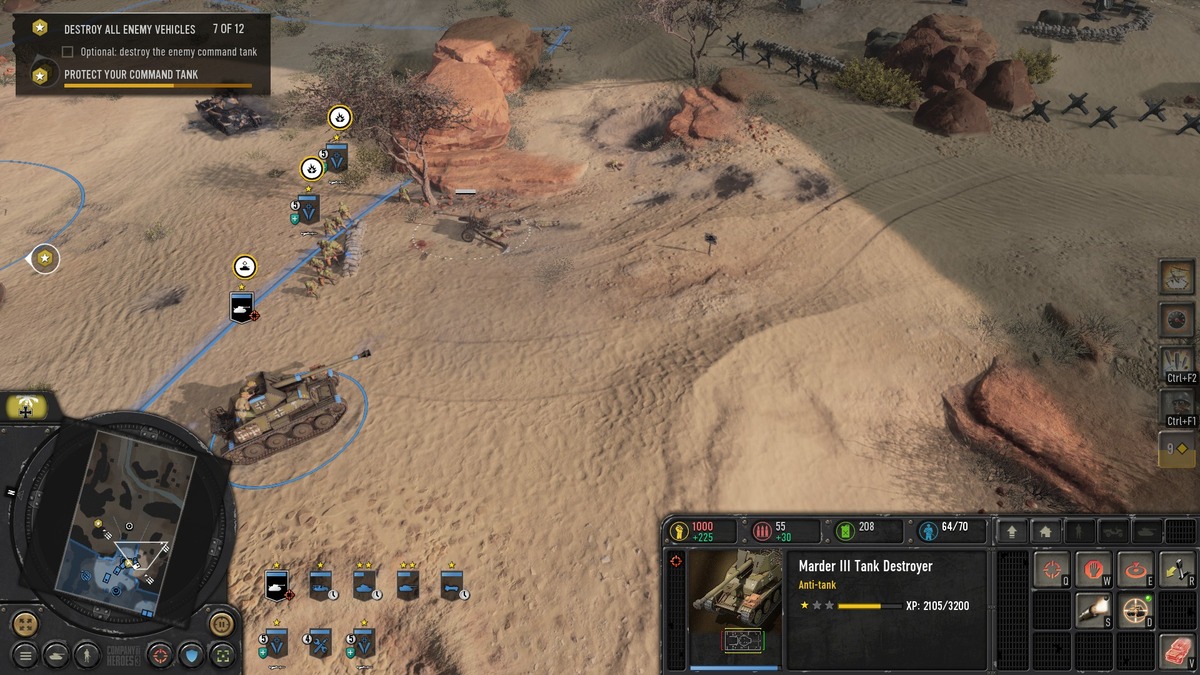The image size is (1200, 675).
Task: Toggle the headlight spotlight ability
Action: click(x=1093, y=609)
